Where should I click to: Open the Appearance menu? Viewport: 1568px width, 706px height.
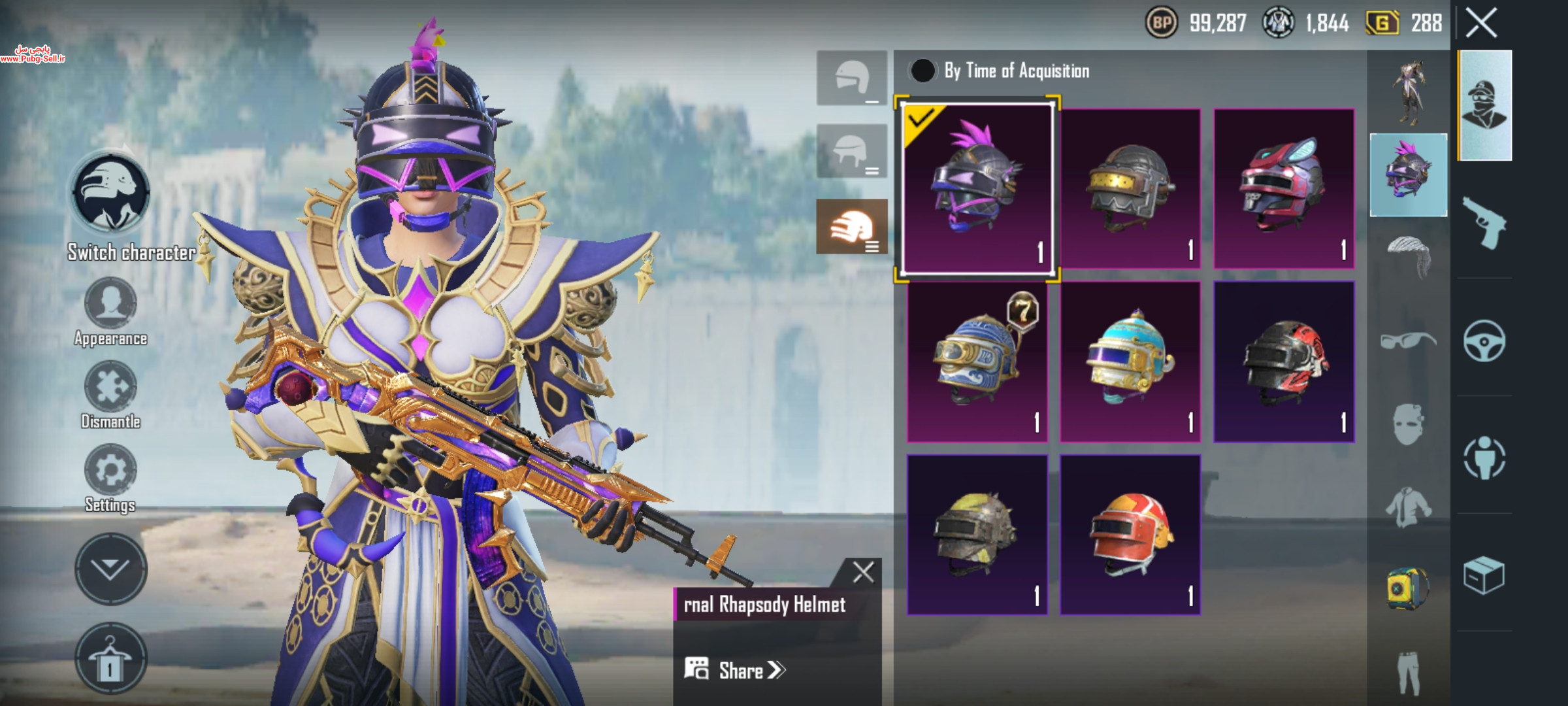tap(110, 304)
